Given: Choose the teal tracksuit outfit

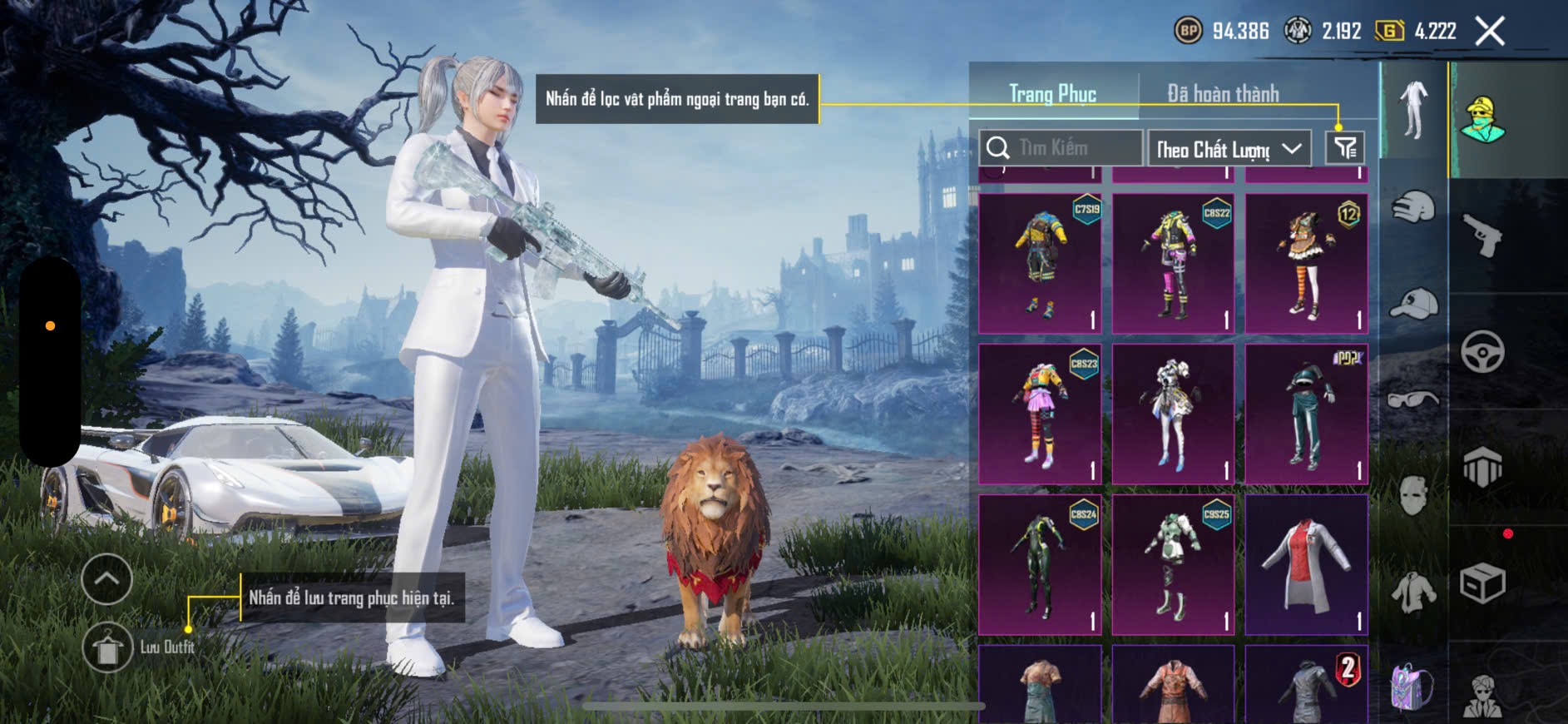Looking at the screenshot, I should point(1306,414).
